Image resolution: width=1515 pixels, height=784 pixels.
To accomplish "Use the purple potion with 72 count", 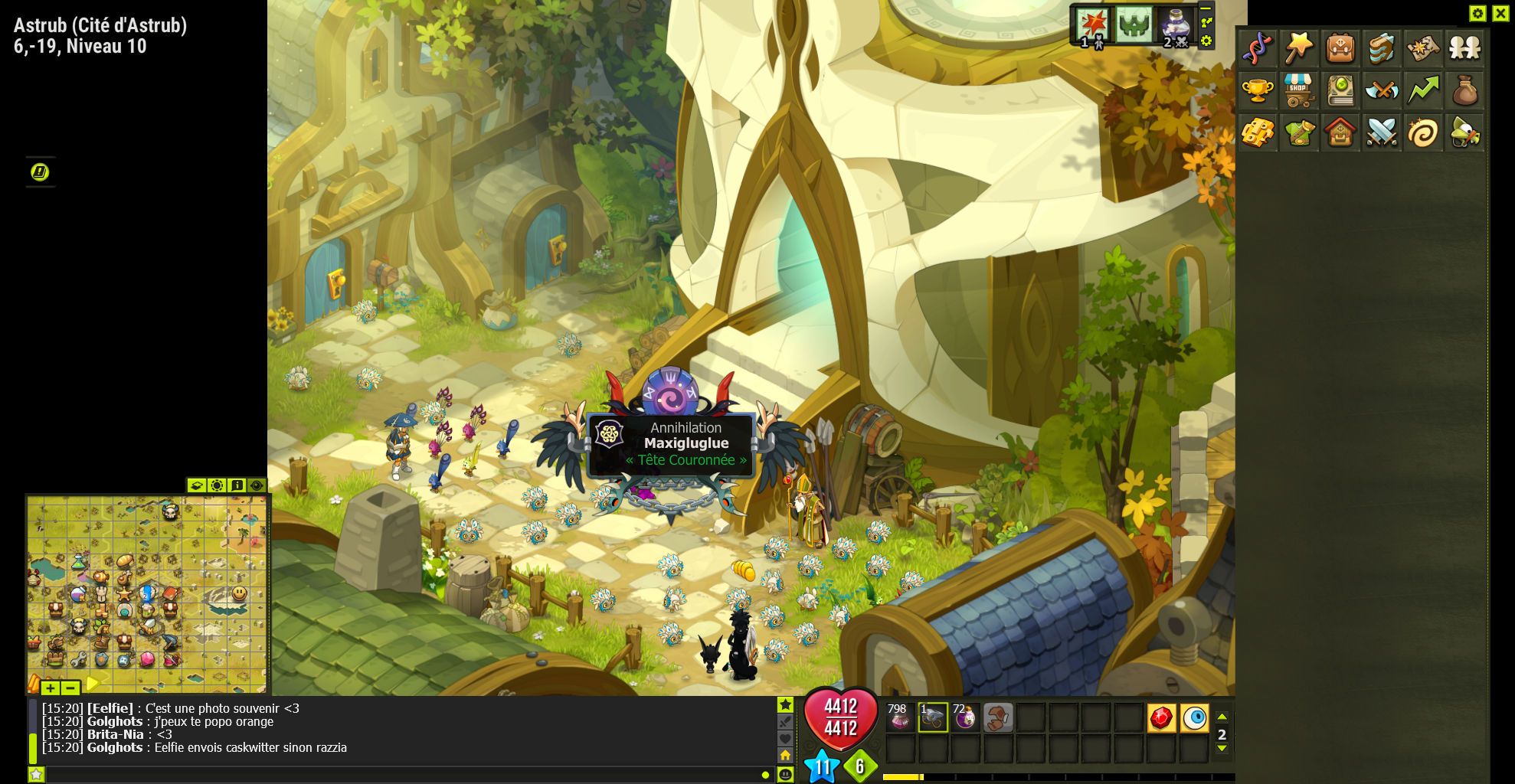I will point(965,718).
